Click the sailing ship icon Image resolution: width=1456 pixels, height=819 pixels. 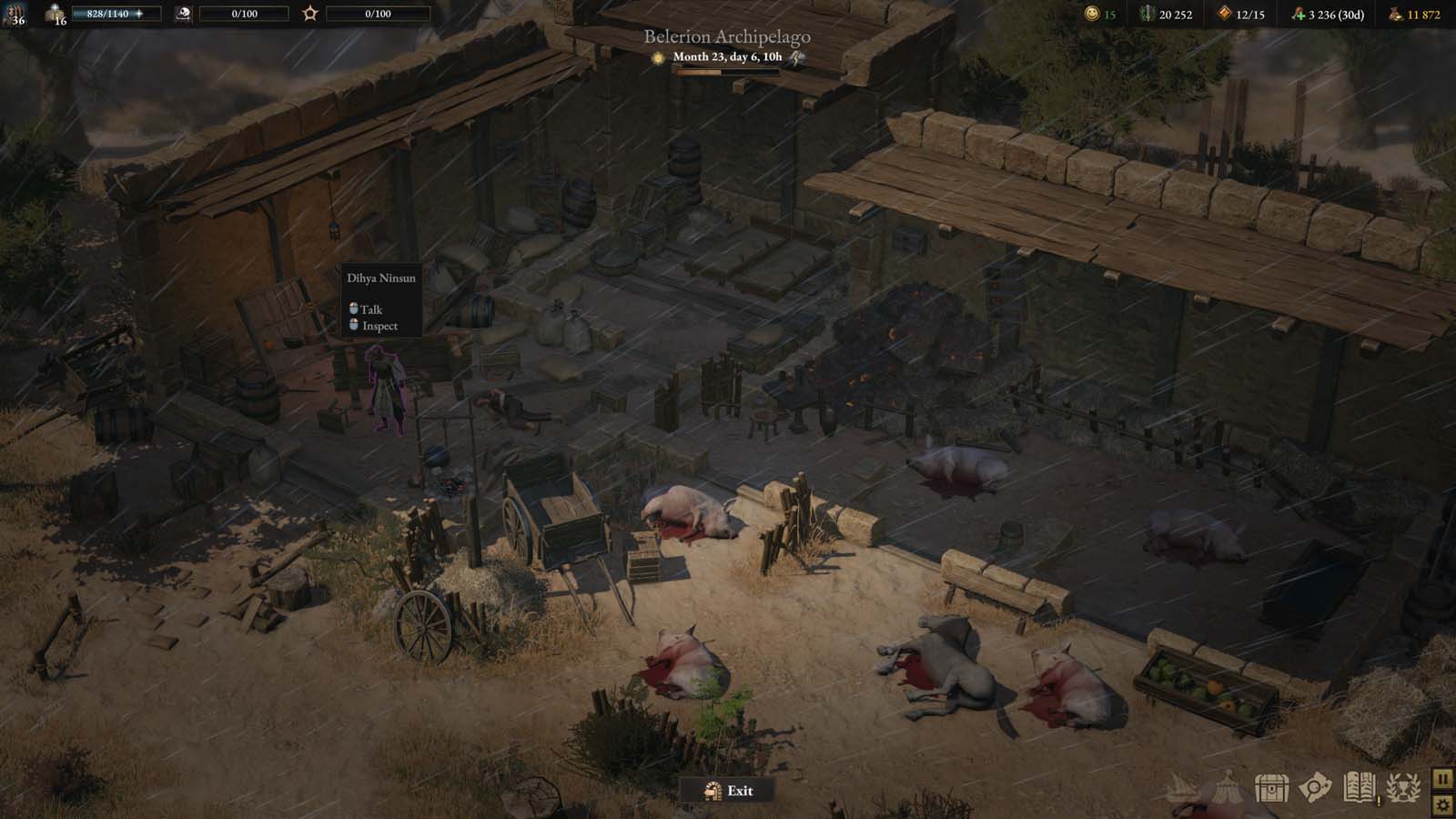1183,786
